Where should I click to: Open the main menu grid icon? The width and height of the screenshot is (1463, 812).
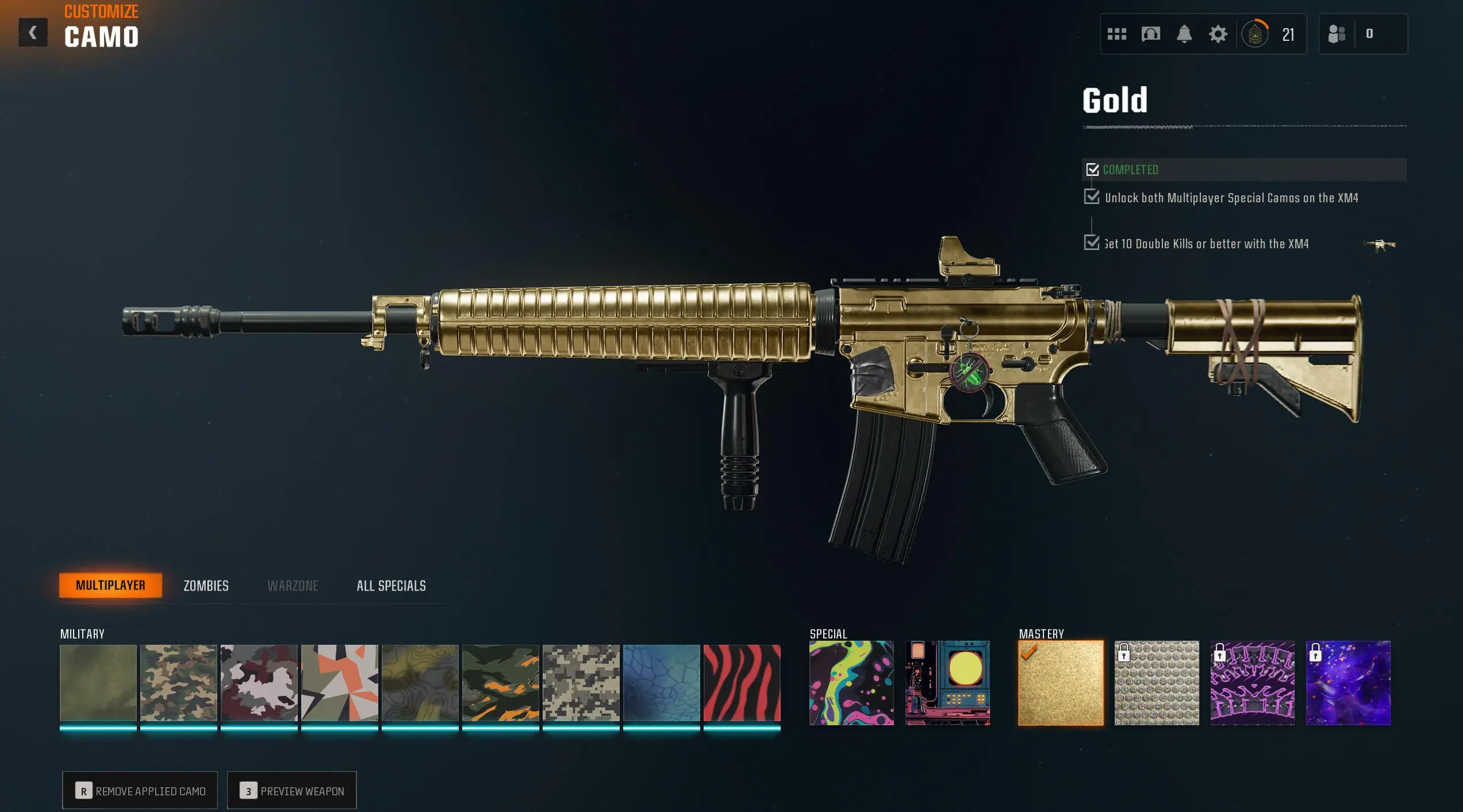click(1116, 34)
